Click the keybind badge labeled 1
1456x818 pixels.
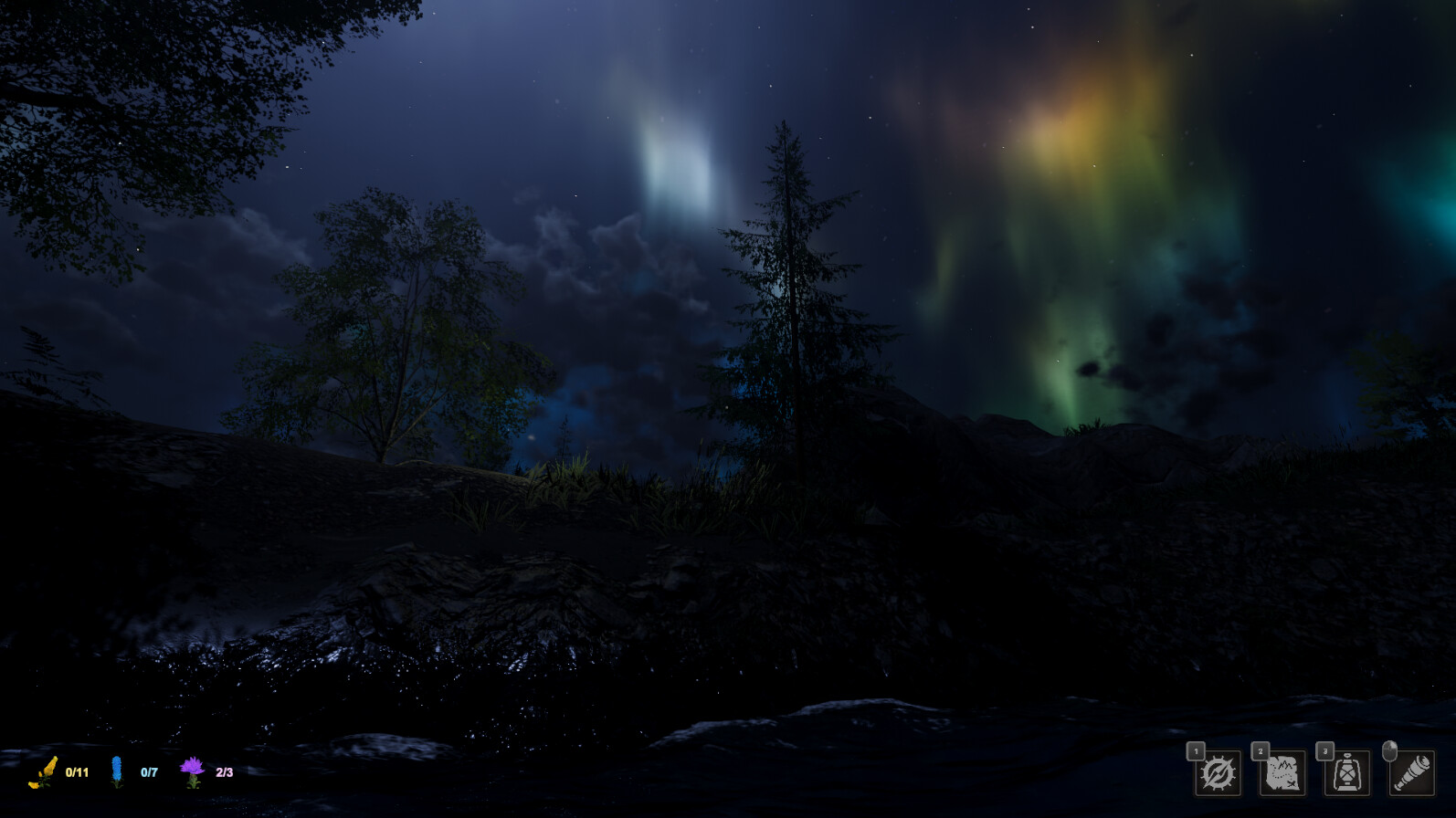tap(1196, 750)
